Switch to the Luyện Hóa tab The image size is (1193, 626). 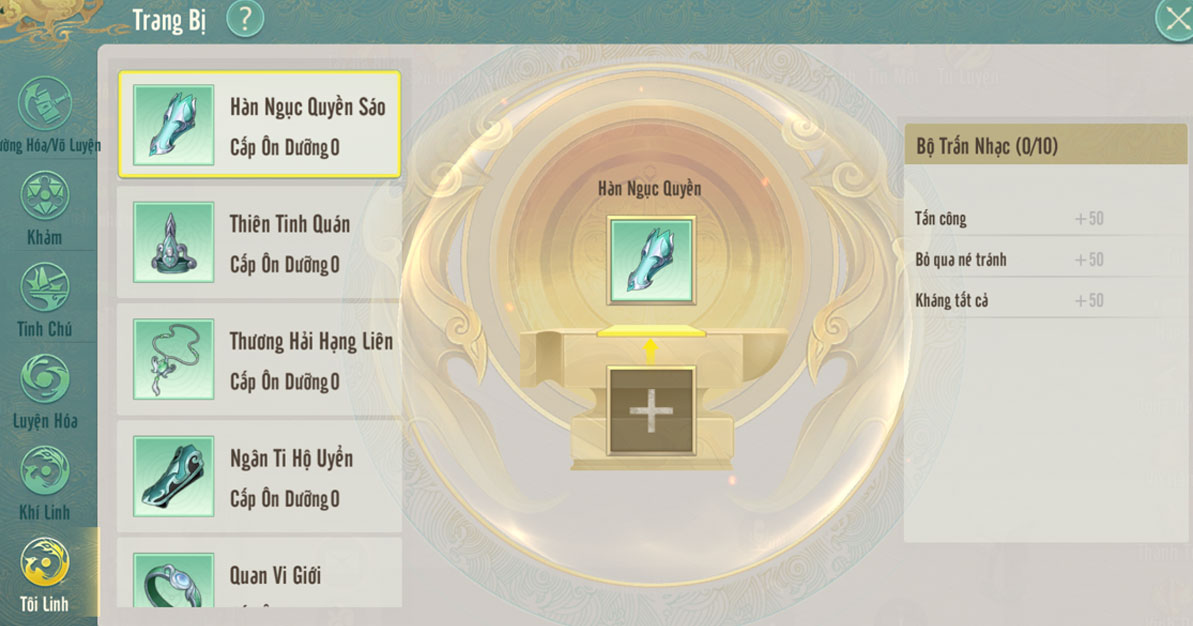[x=45, y=391]
